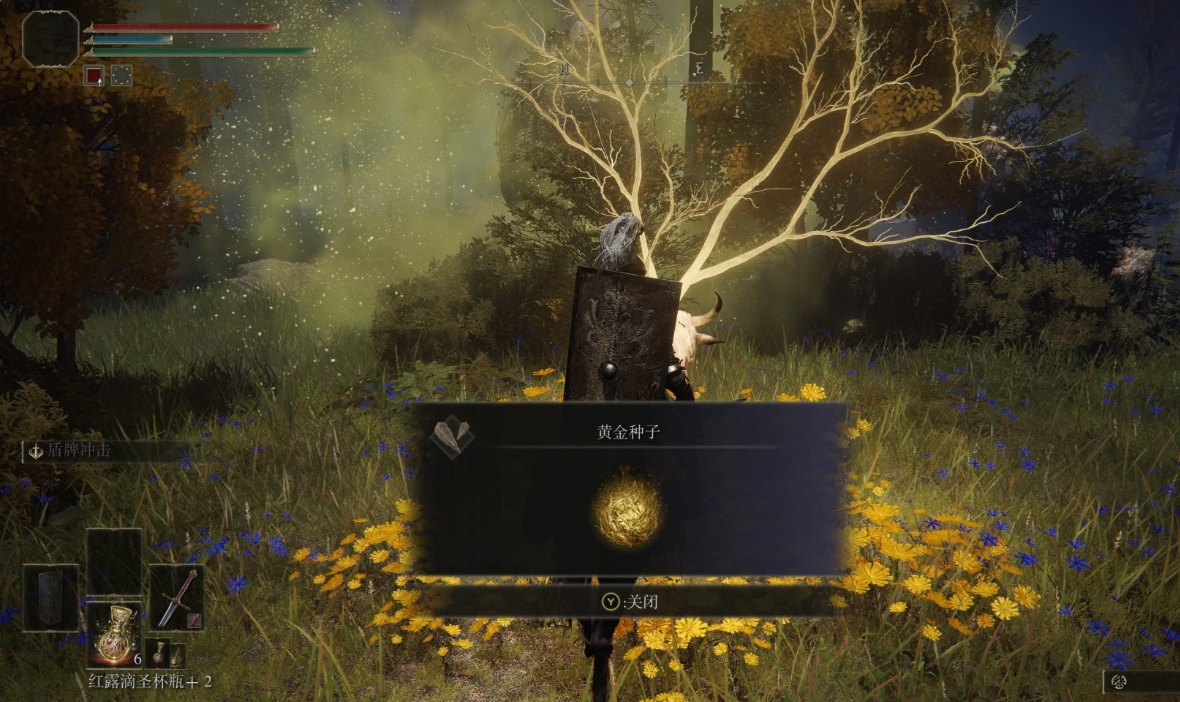Choose the equipped sword slot
Screen dimensions: 1180x702
point(177,597)
